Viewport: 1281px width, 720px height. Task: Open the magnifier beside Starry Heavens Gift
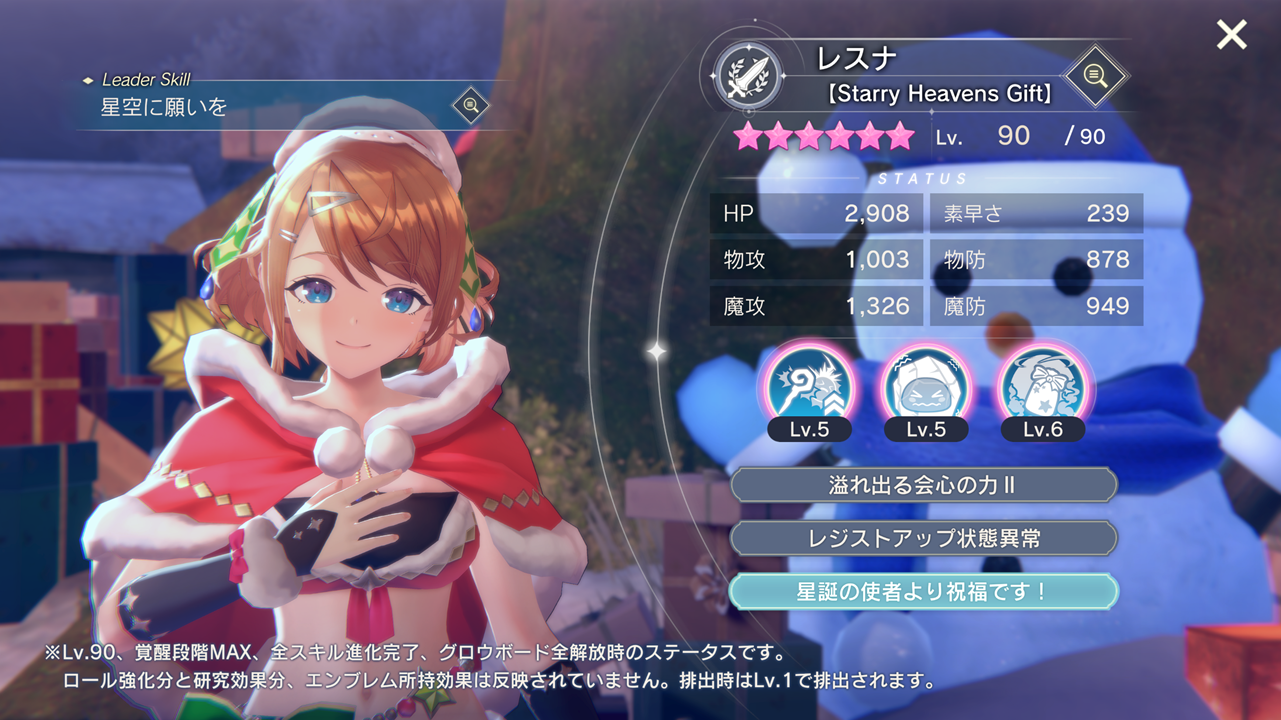pos(1095,76)
